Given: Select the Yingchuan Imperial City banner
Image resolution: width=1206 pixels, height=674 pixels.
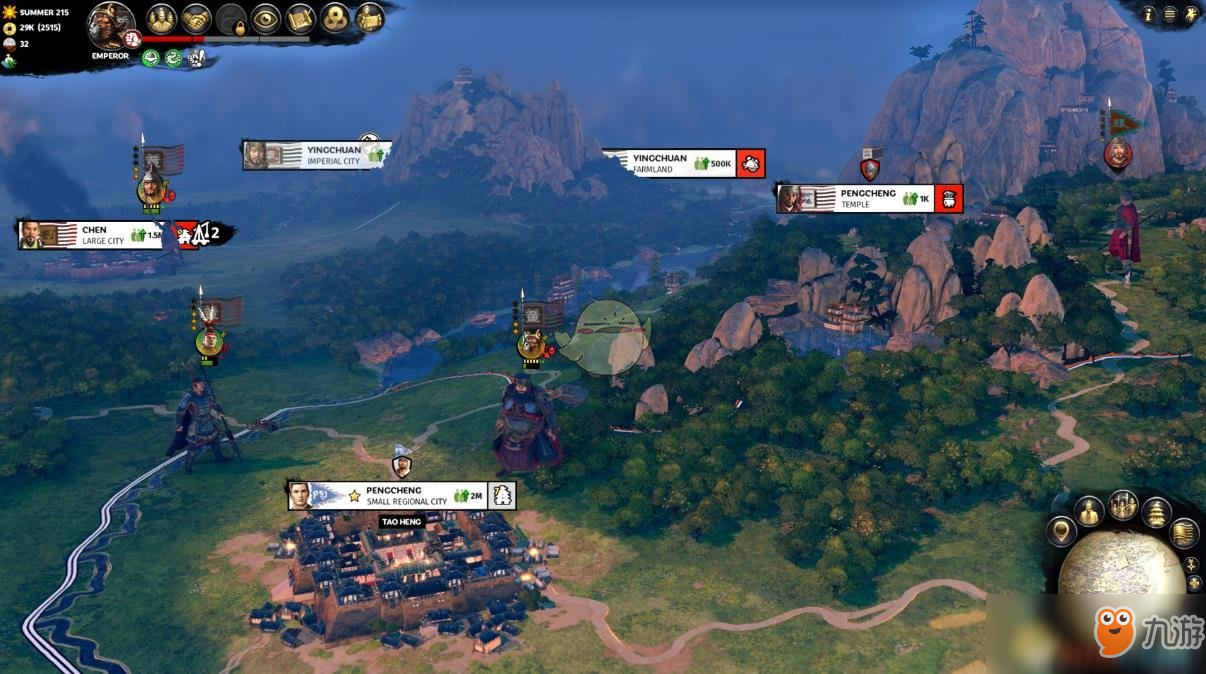Looking at the screenshot, I should click(x=316, y=155).
